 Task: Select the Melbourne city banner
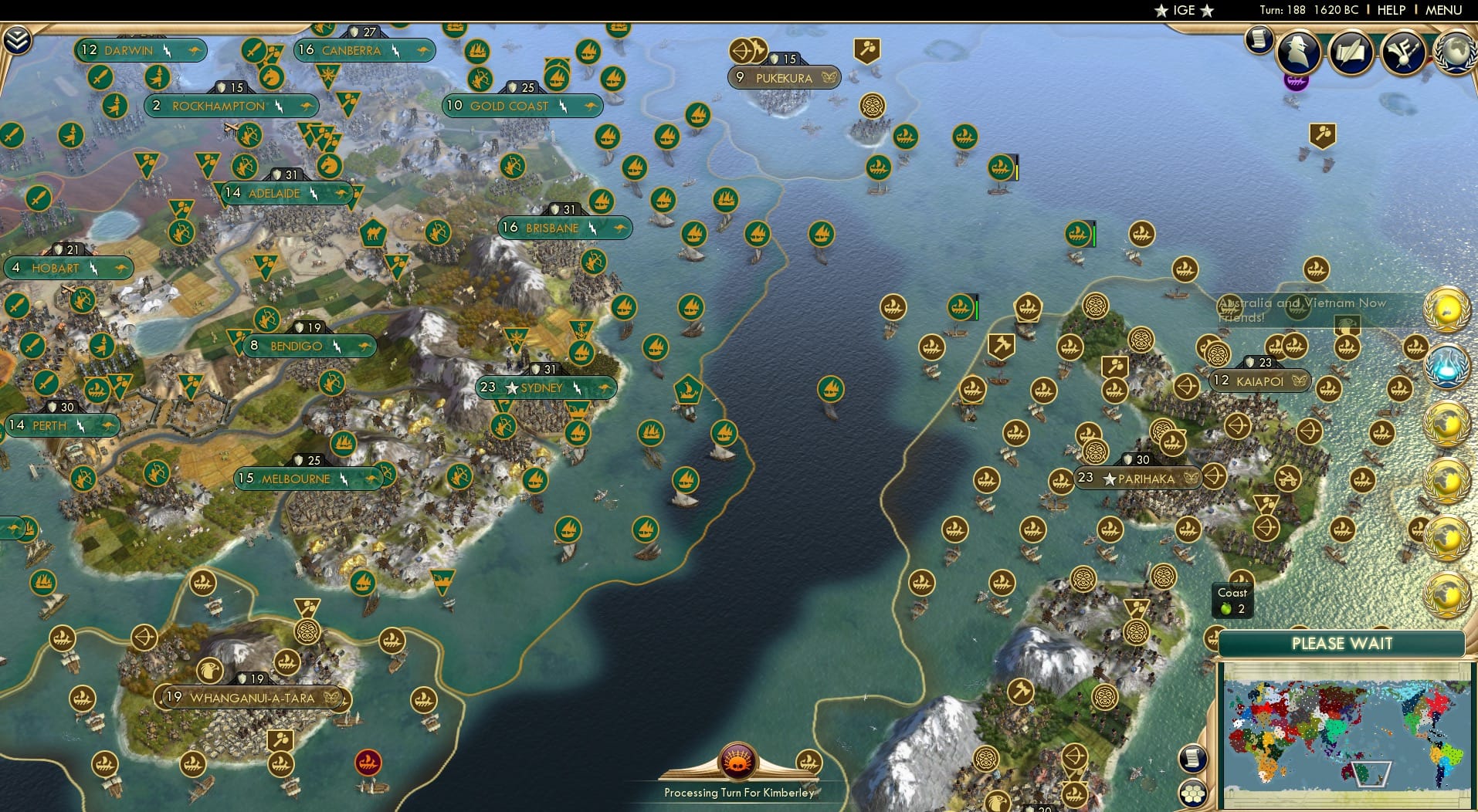click(307, 478)
